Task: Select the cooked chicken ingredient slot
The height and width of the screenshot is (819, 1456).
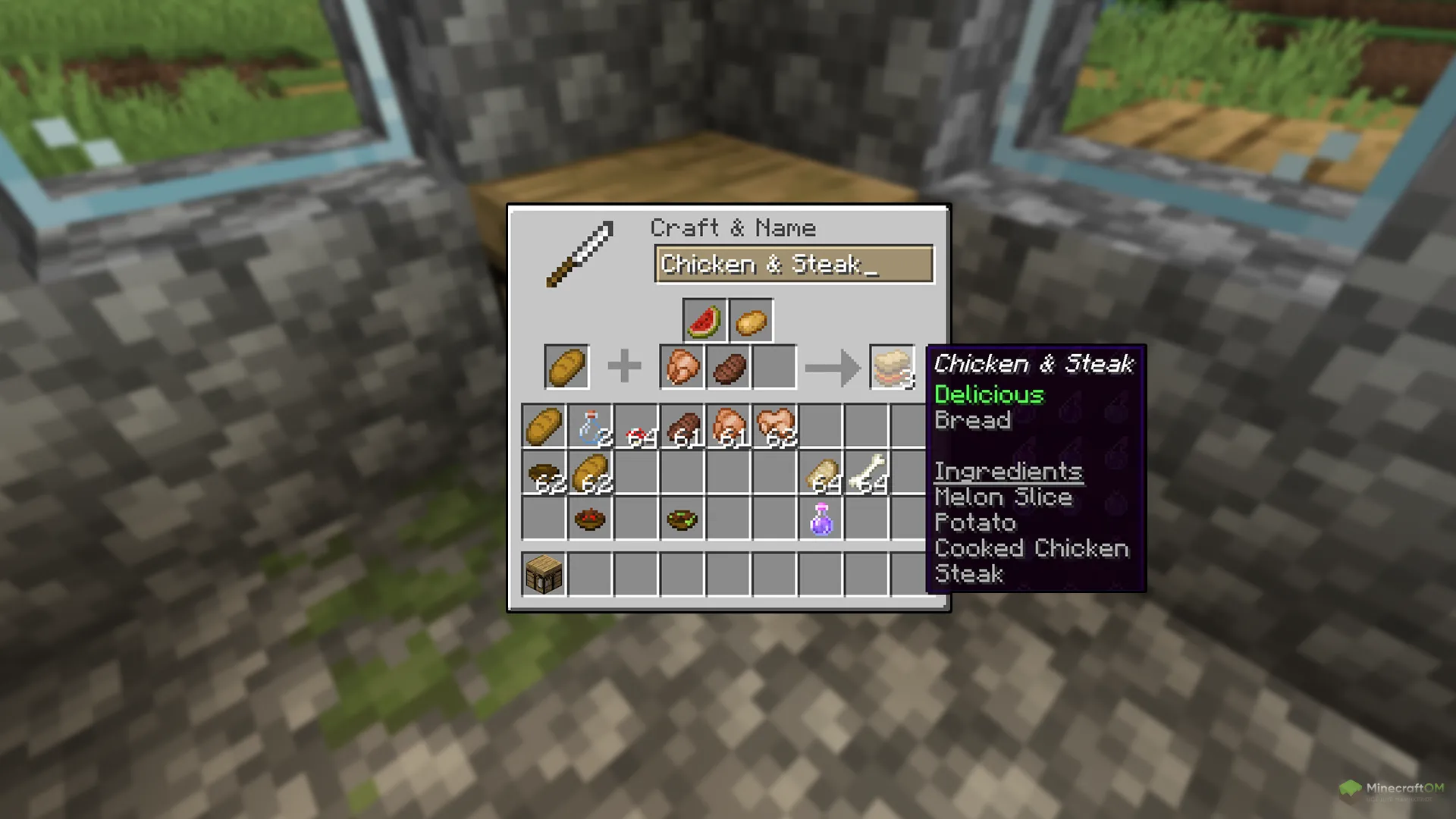Action: (682, 367)
